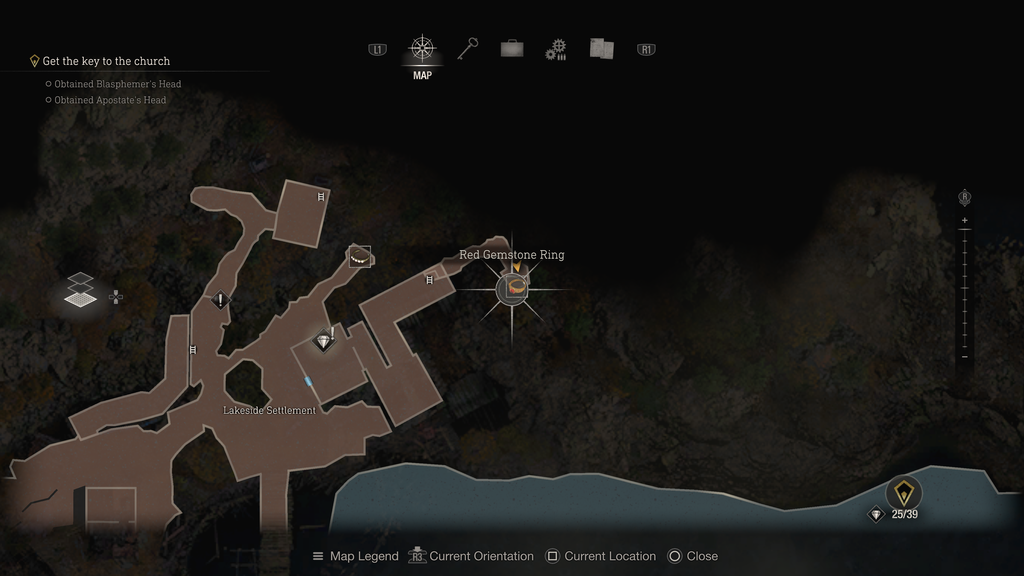1024x576 pixels.
Task: Open the attaché case tab
Action: (512, 49)
